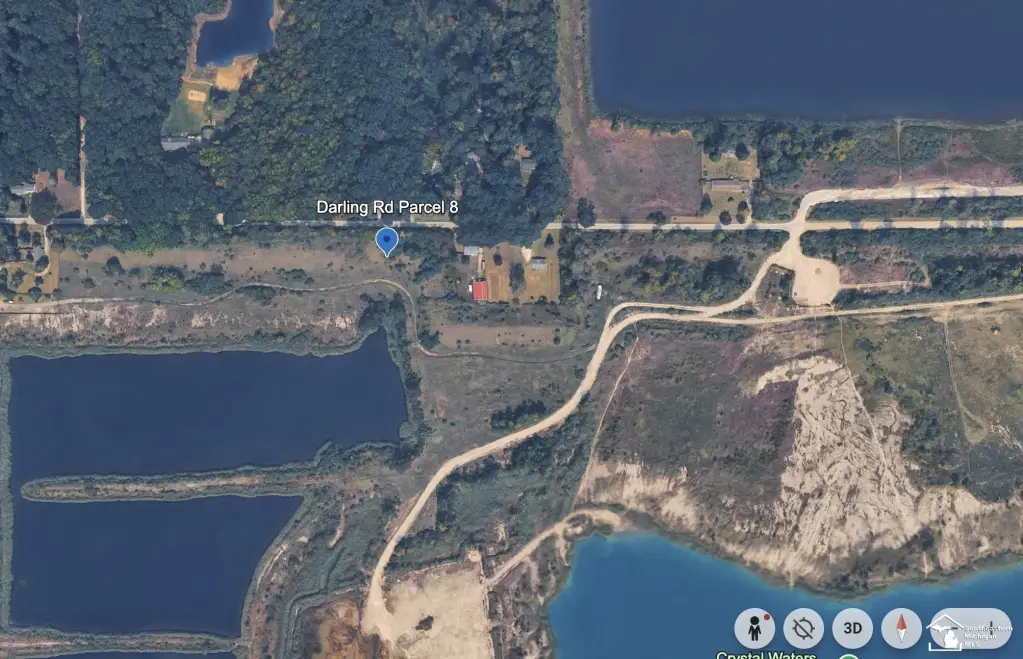The height and width of the screenshot is (659, 1023).
Task: Select the blue Darling Rd Parcel 8 pin
Action: click(x=386, y=241)
